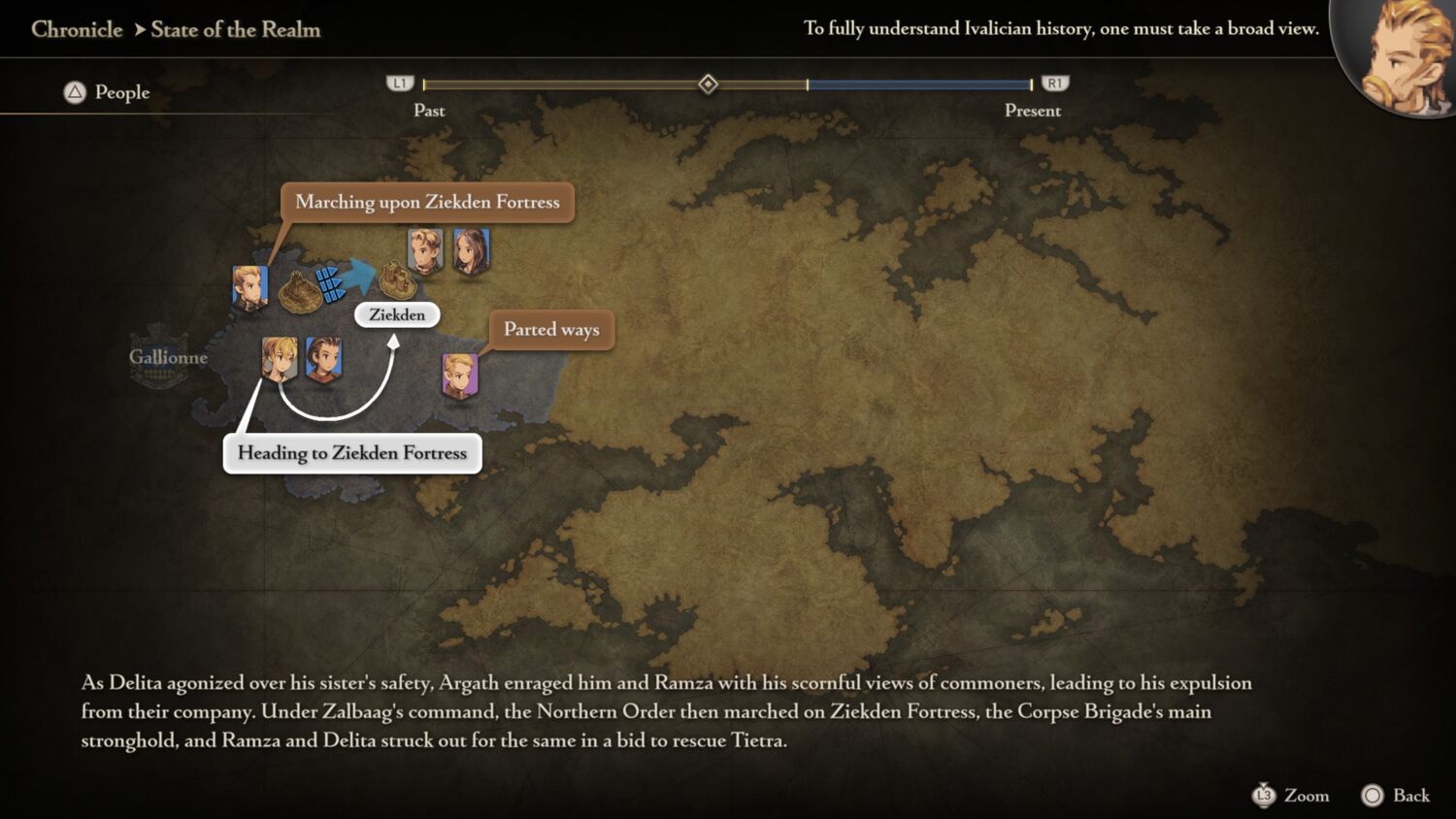Select the "Parted ways" callout
The height and width of the screenshot is (819, 1456).
(551, 330)
